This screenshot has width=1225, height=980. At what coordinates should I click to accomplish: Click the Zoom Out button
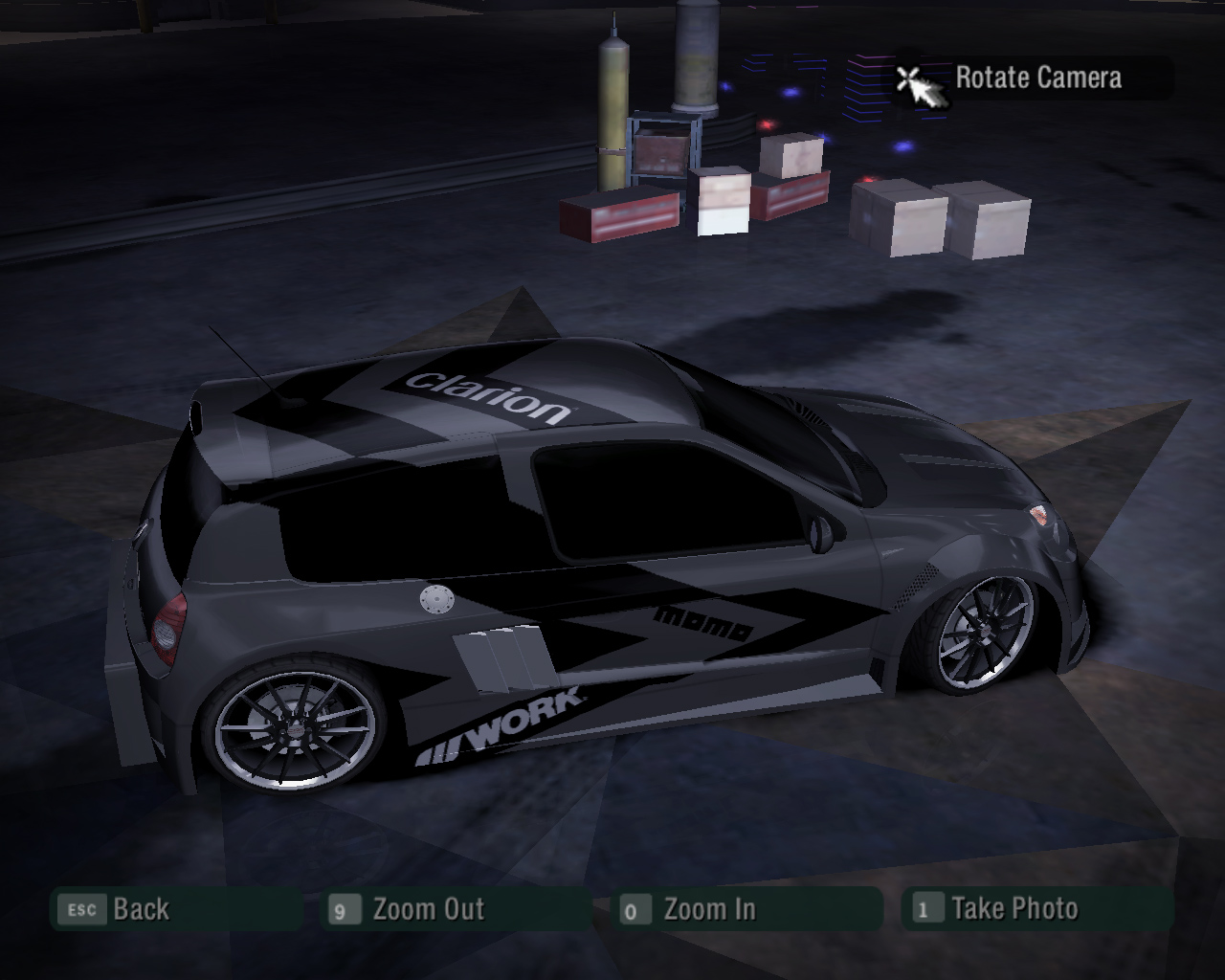(428, 909)
